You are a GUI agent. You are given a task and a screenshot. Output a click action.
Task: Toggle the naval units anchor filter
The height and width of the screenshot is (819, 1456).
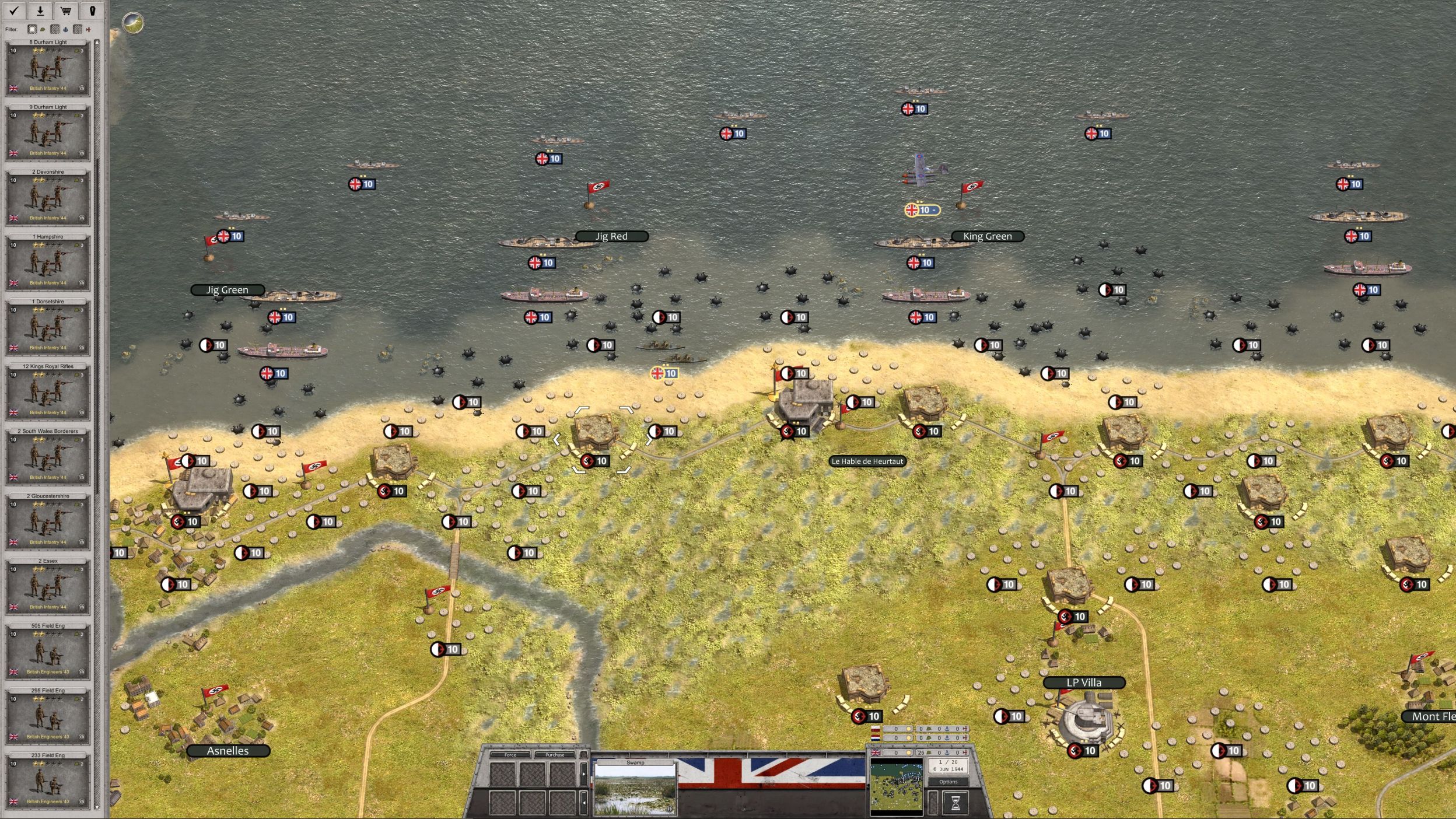pyautogui.click(x=65, y=29)
